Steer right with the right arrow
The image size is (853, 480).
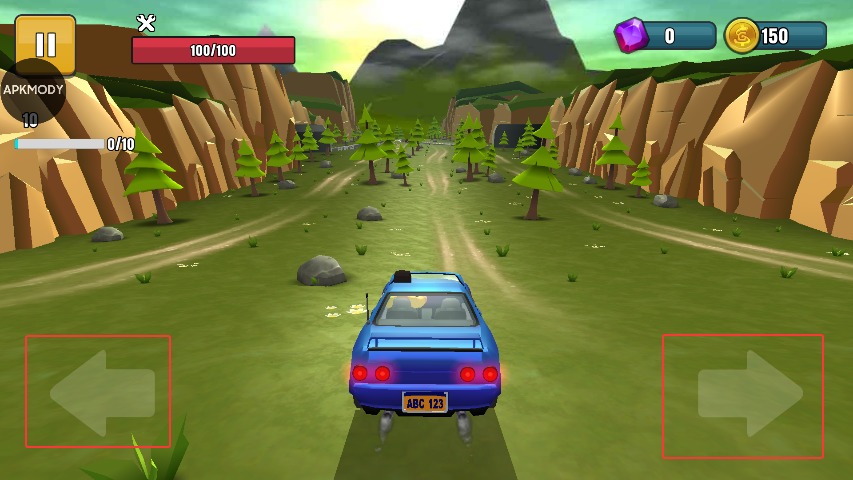tap(745, 395)
